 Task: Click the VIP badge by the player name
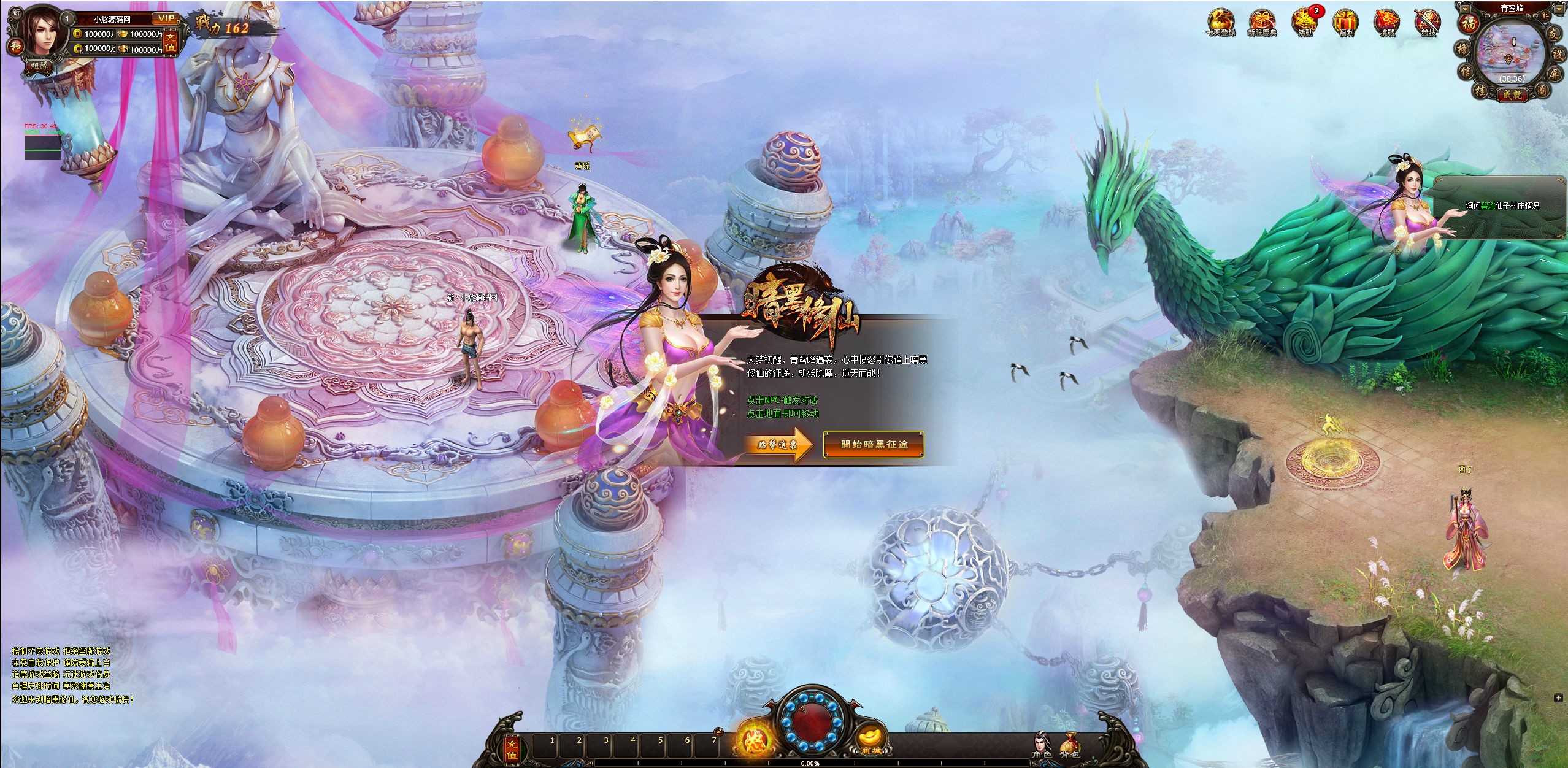164,19
